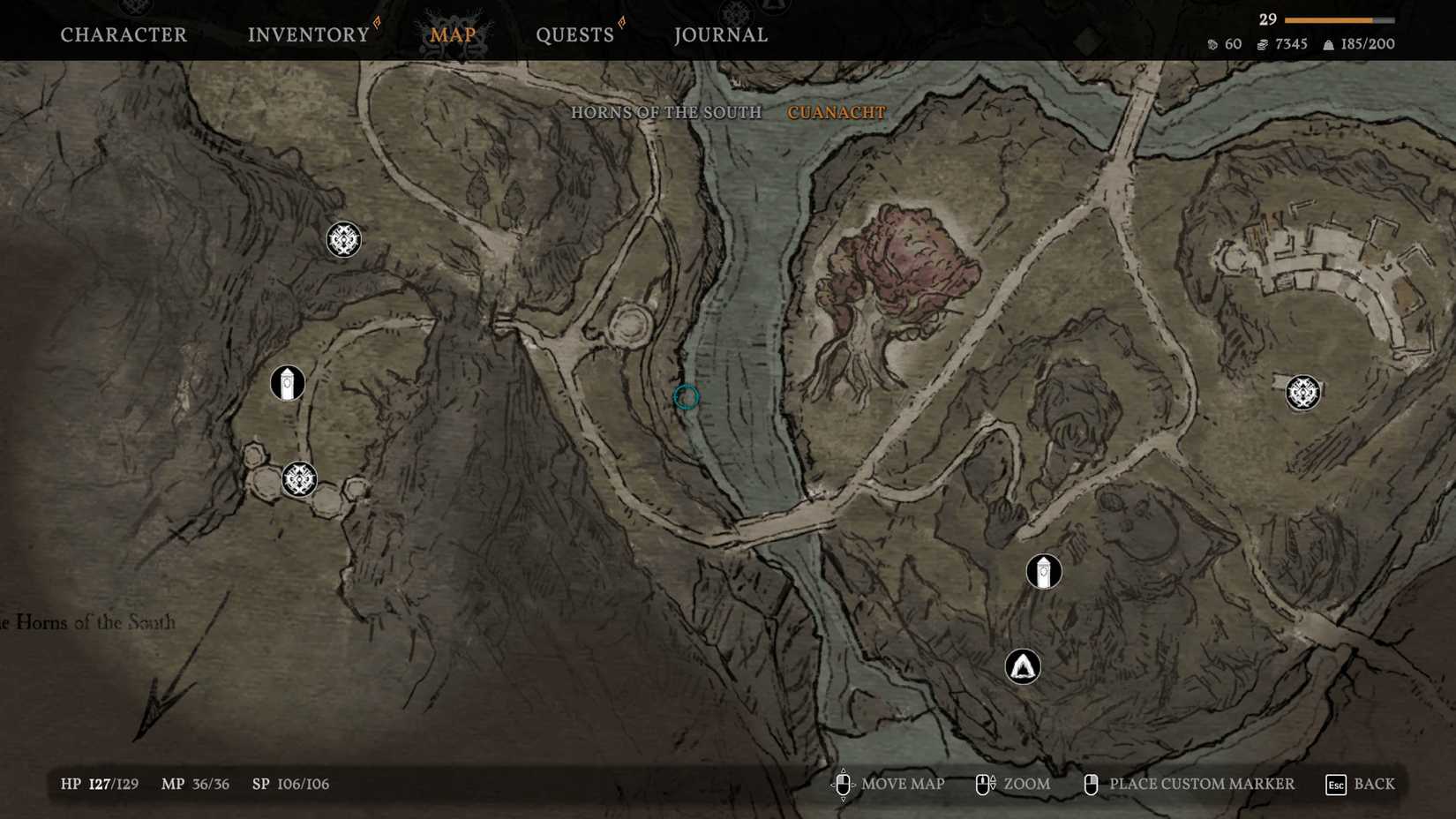
Task: Select the mouse Zoom control icon
Action: pos(982,784)
